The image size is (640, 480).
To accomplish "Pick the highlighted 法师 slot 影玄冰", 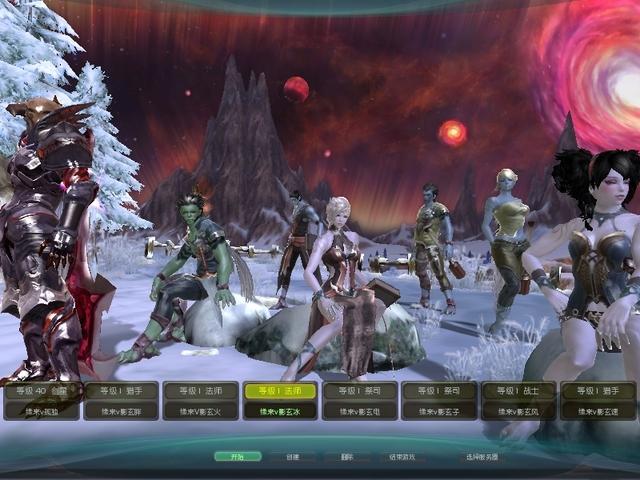I will [x=280, y=400].
